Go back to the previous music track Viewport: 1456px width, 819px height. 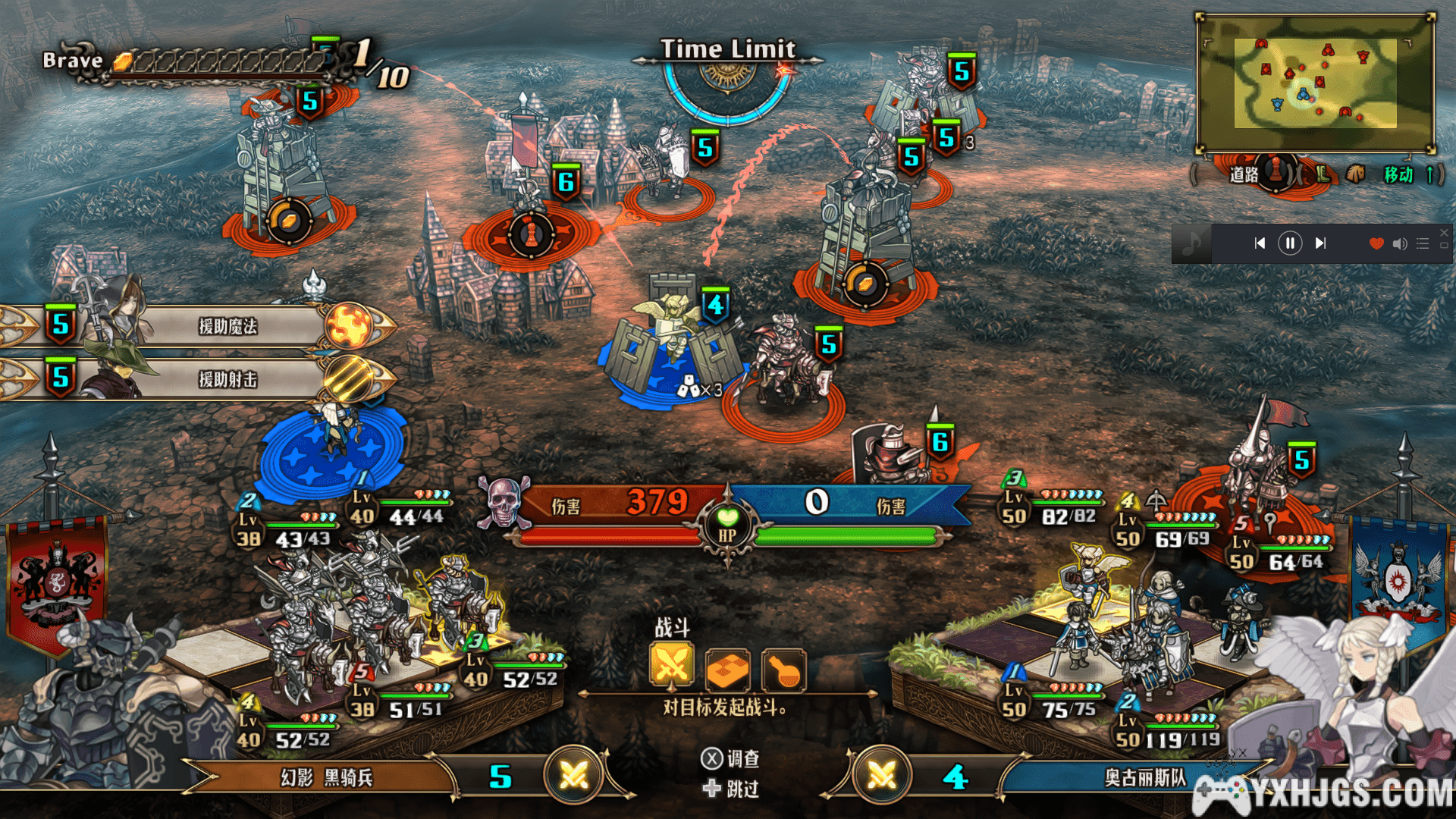click(1260, 243)
